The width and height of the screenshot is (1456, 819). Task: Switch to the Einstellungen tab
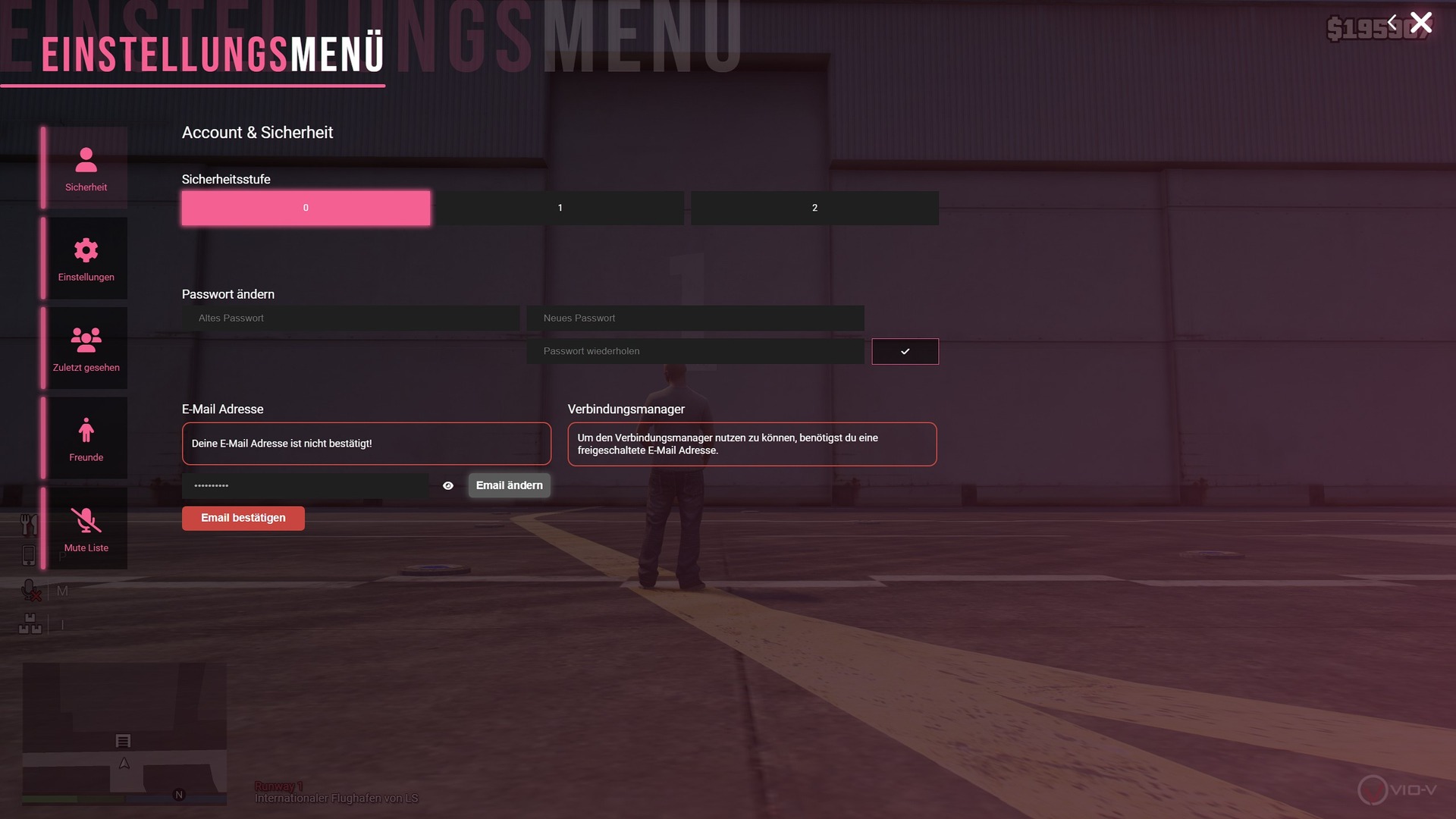tap(86, 259)
